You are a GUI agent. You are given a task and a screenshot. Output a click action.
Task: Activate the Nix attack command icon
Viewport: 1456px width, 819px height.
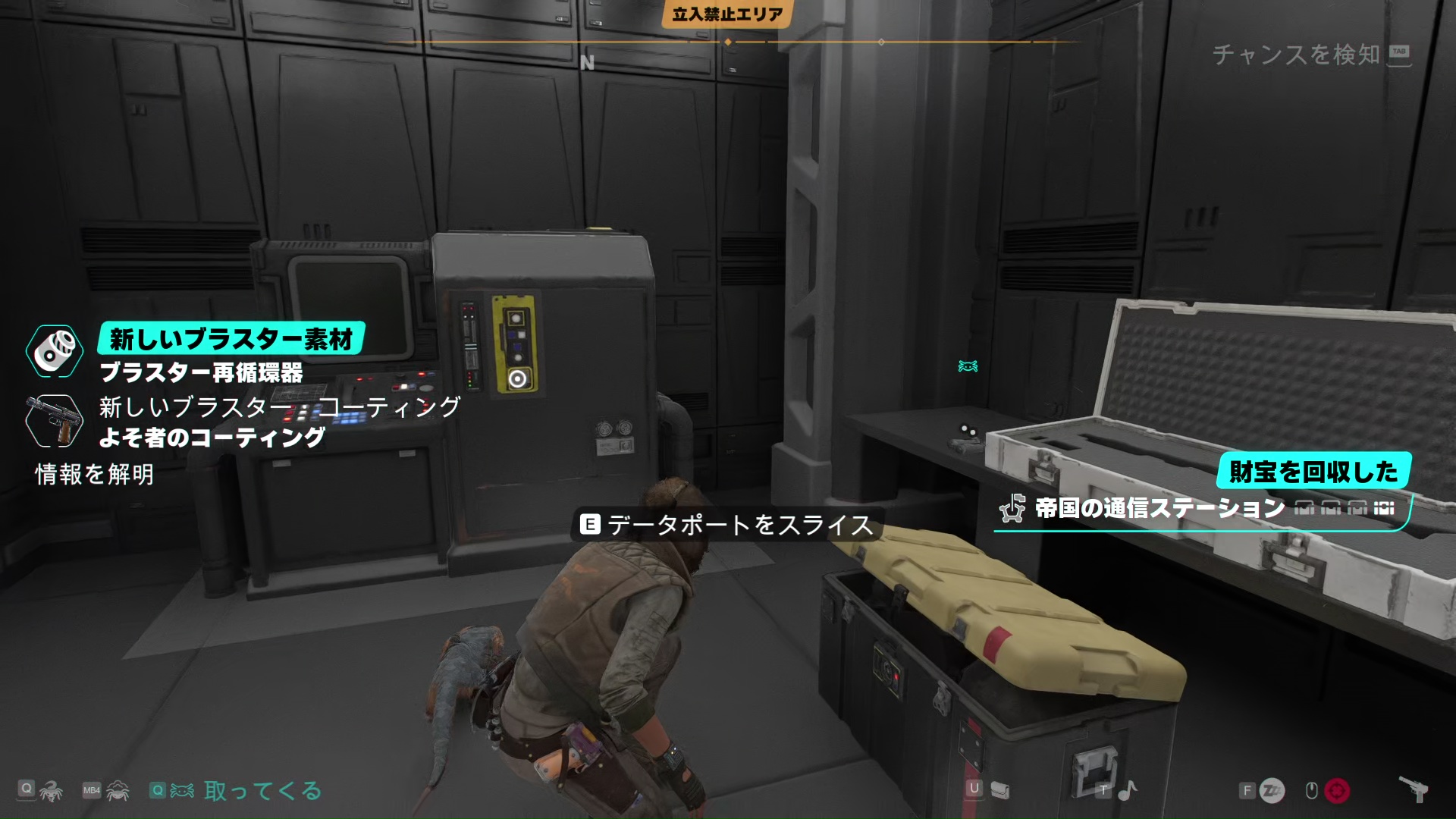(52, 791)
